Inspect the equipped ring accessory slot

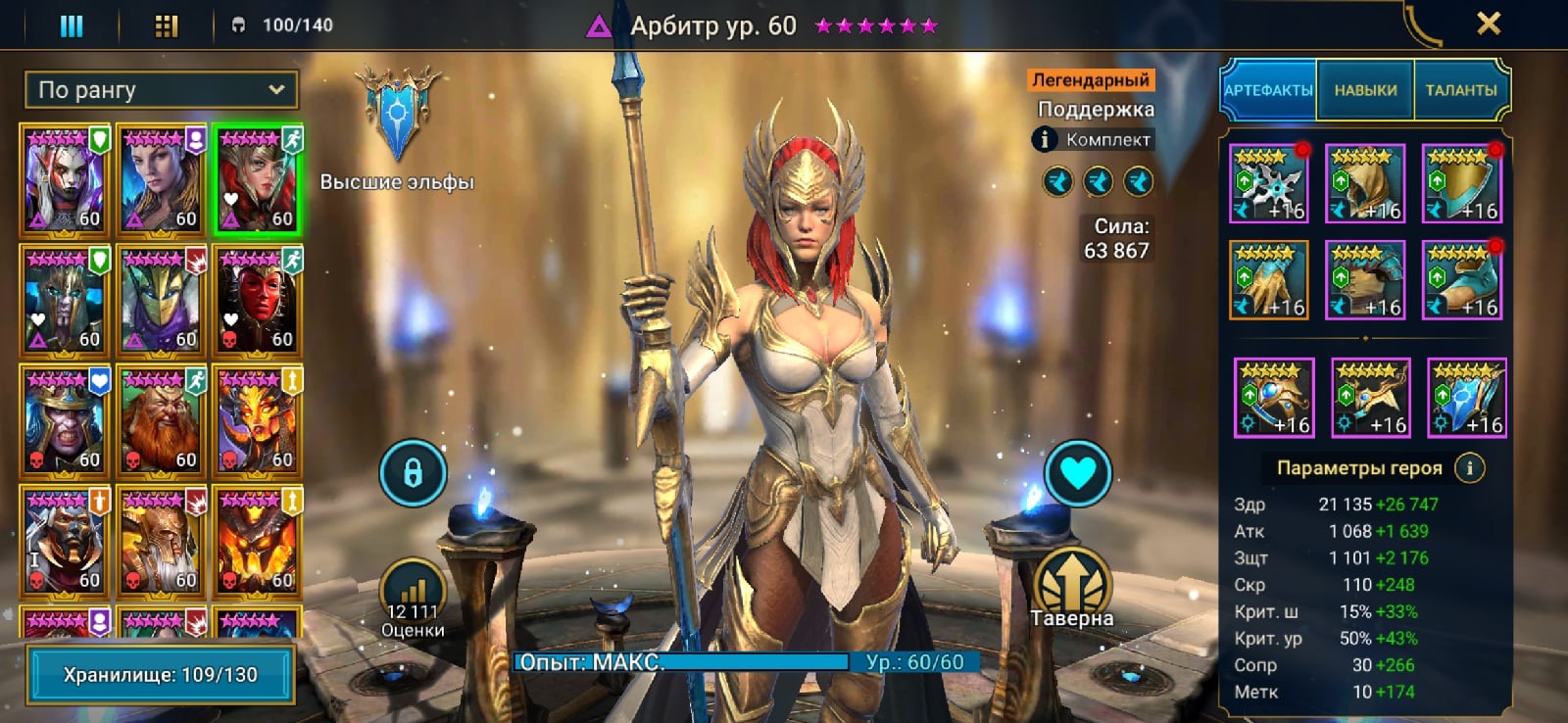point(1273,398)
